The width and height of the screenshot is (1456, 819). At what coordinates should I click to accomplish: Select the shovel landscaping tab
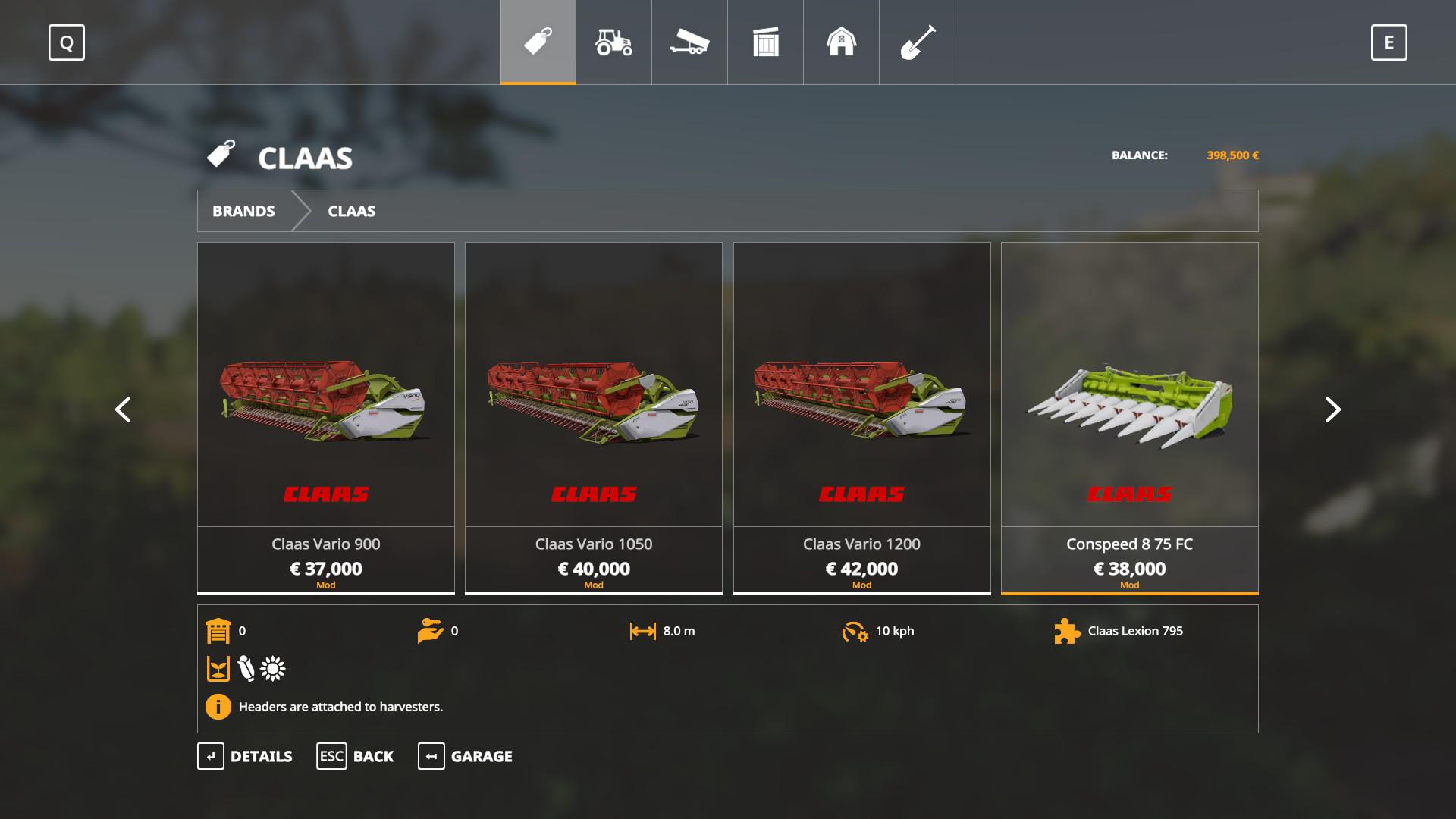[x=917, y=42]
